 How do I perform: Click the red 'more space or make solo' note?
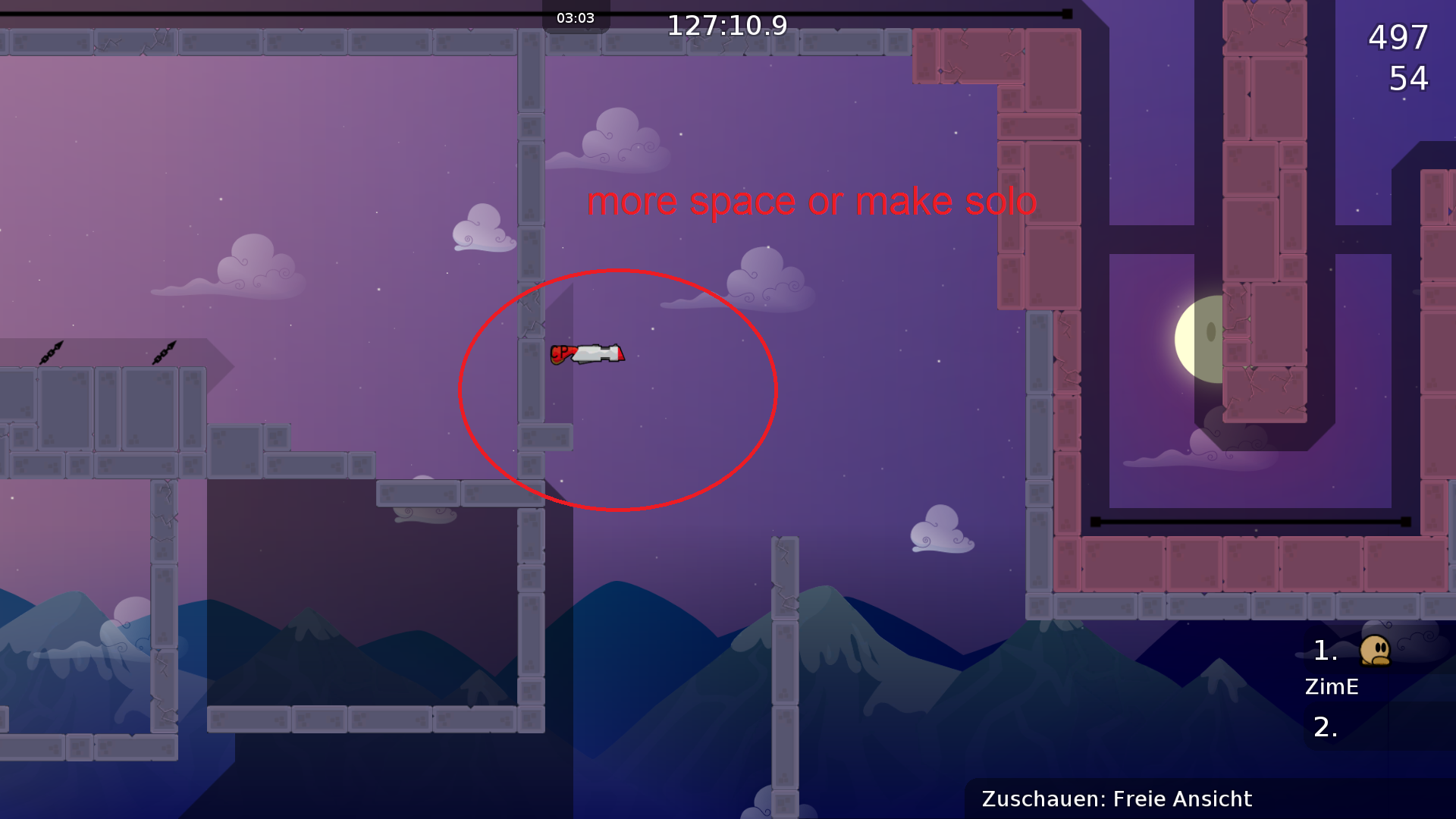[x=812, y=201]
